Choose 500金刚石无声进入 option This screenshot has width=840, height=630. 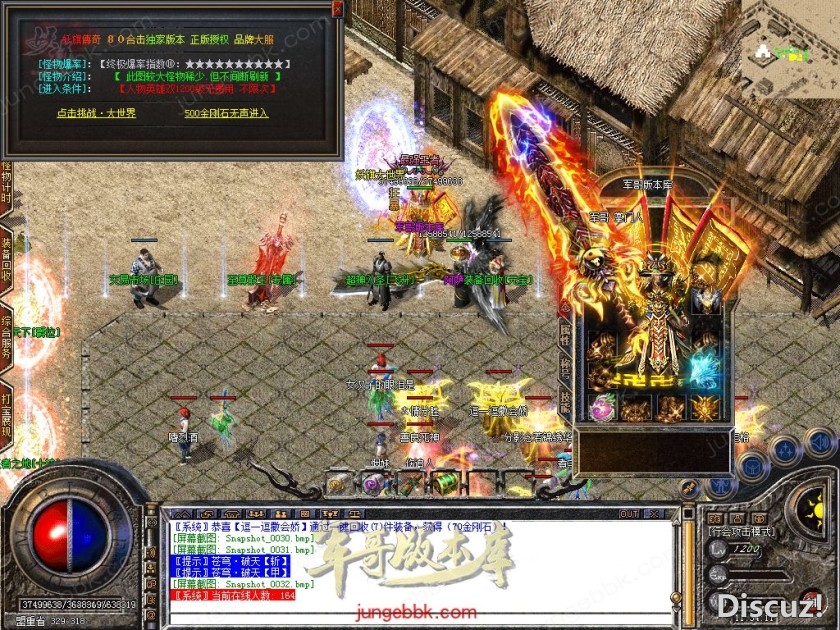[x=226, y=113]
